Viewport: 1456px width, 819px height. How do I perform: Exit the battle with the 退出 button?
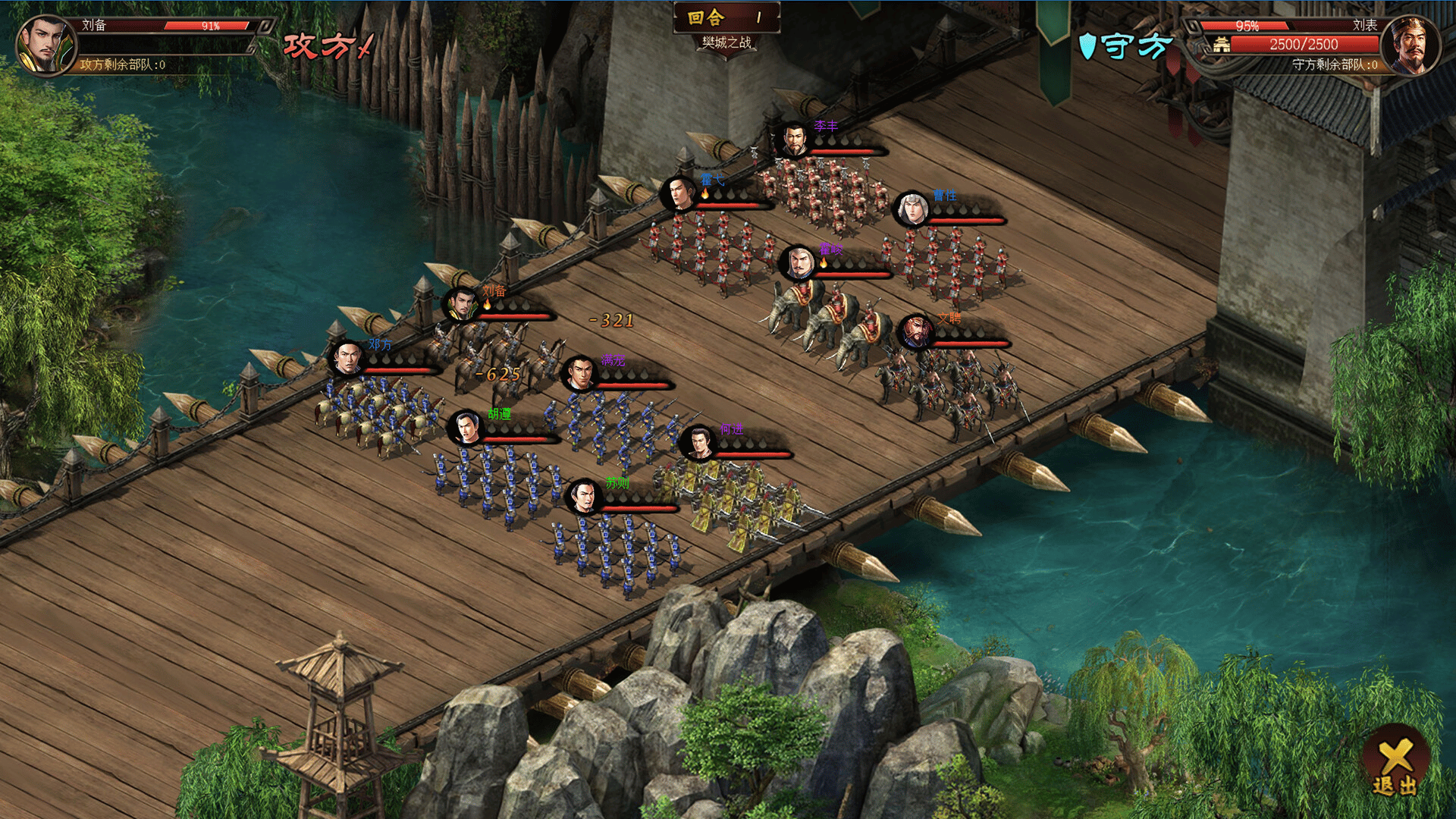click(1395, 766)
